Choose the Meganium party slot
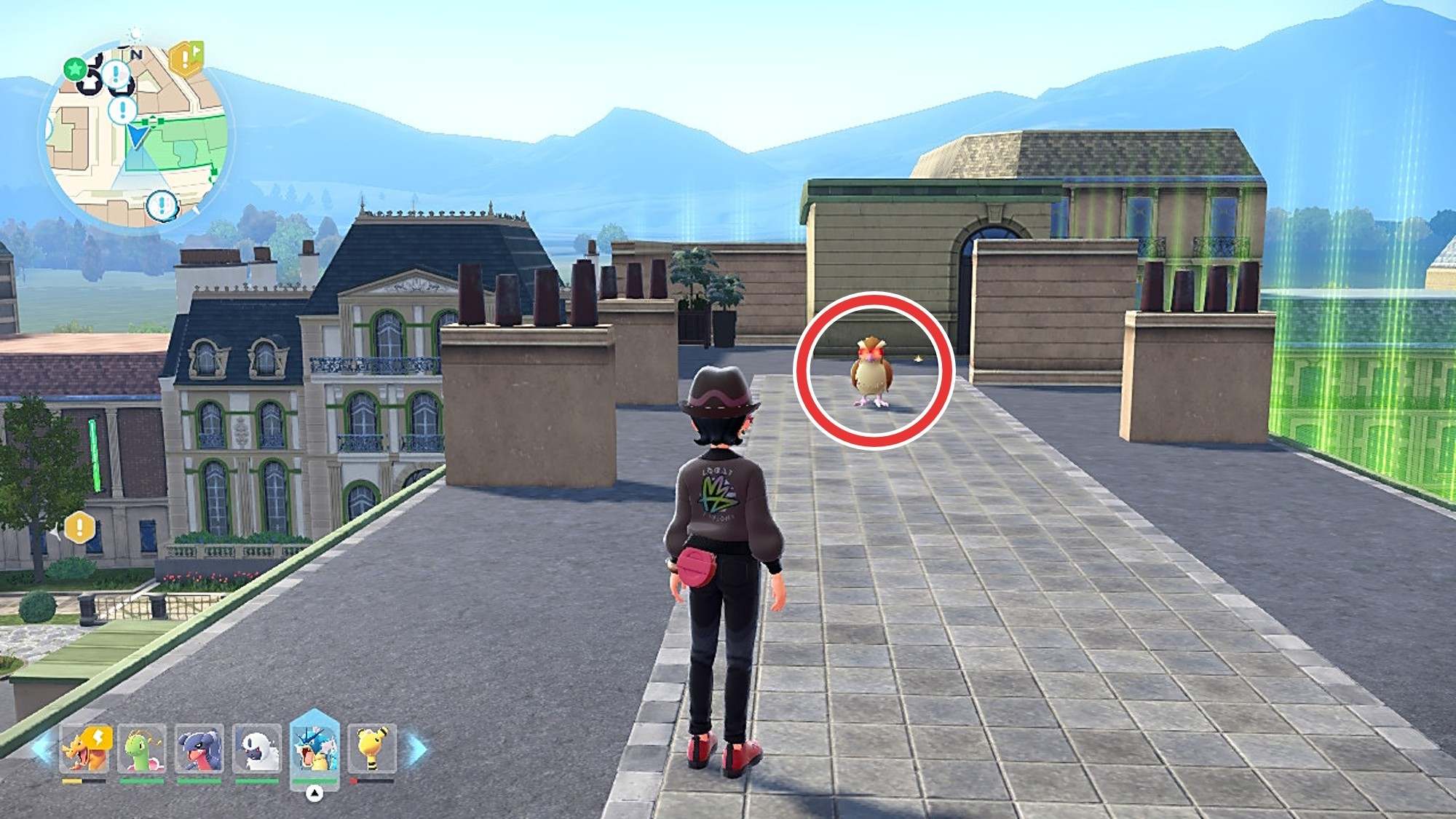The image size is (1456, 819). click(141, 749)
